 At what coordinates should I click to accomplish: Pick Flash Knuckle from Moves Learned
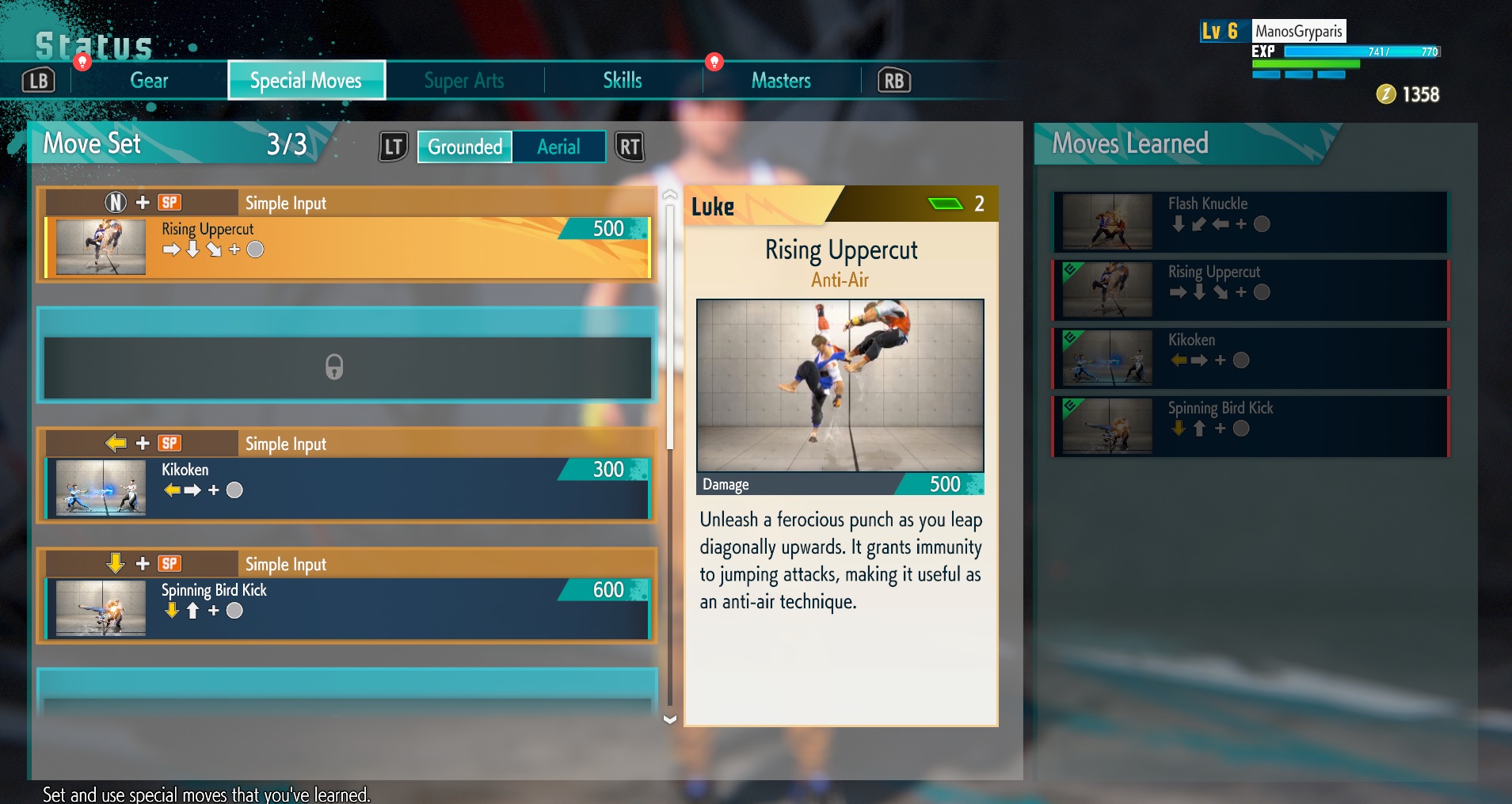pyautogui.click(x=1250, y=222)
